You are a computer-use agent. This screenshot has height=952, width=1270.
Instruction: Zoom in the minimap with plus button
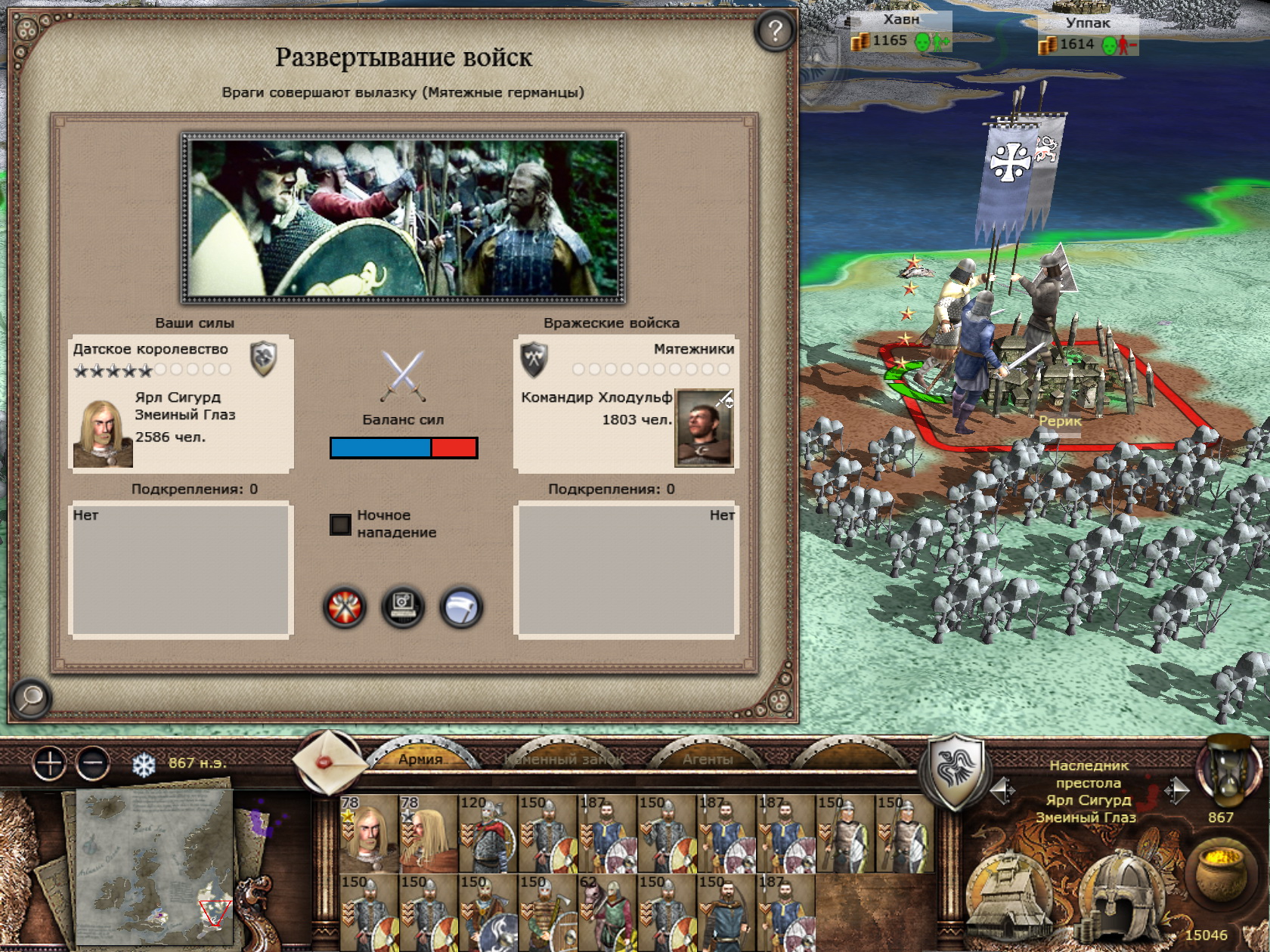pos(50,764)
